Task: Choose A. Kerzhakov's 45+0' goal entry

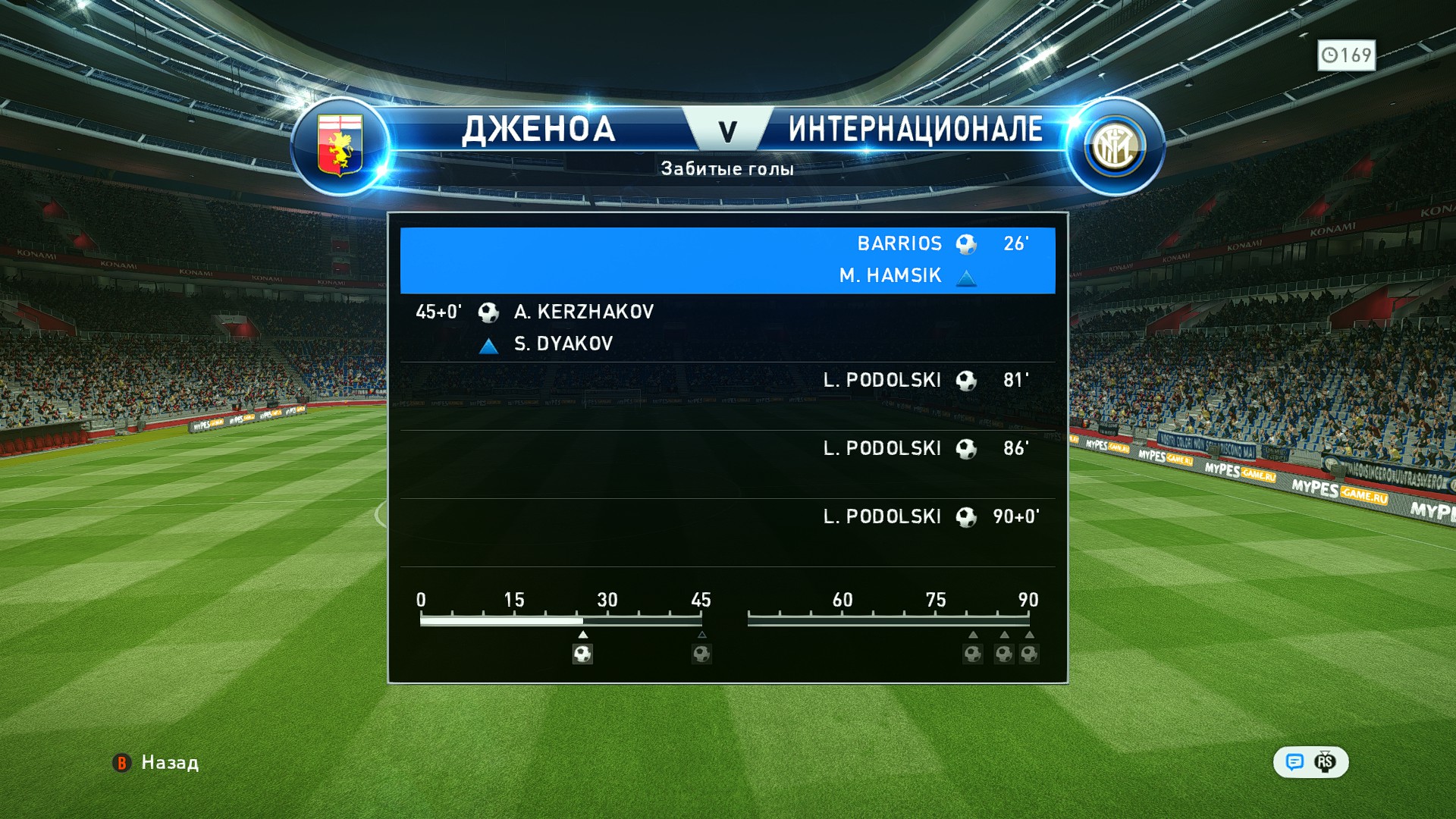Action: pyautogui.click(x=727, y=327)
